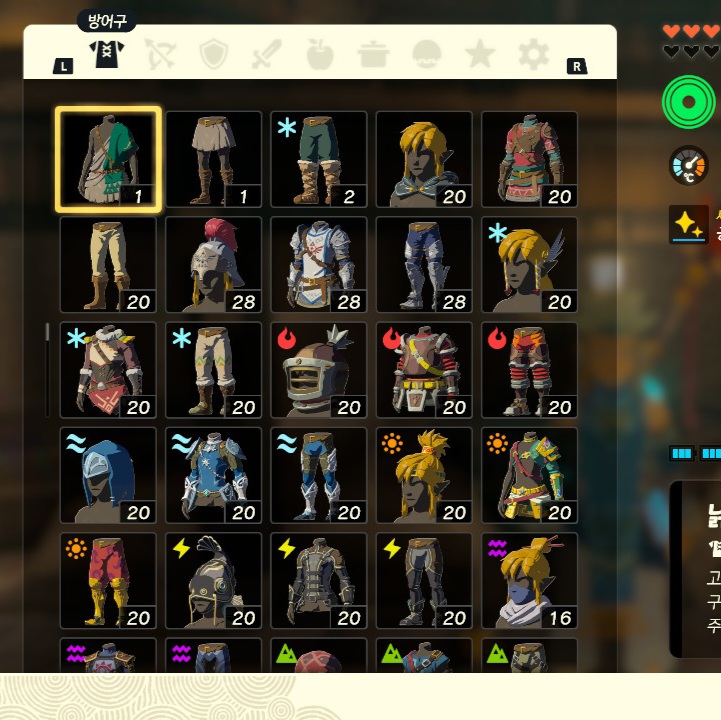Image resolution: width=721 pixels, height=720 pixels.
Task: Choose the Desert Voe Headband slot
Action: 424,475
